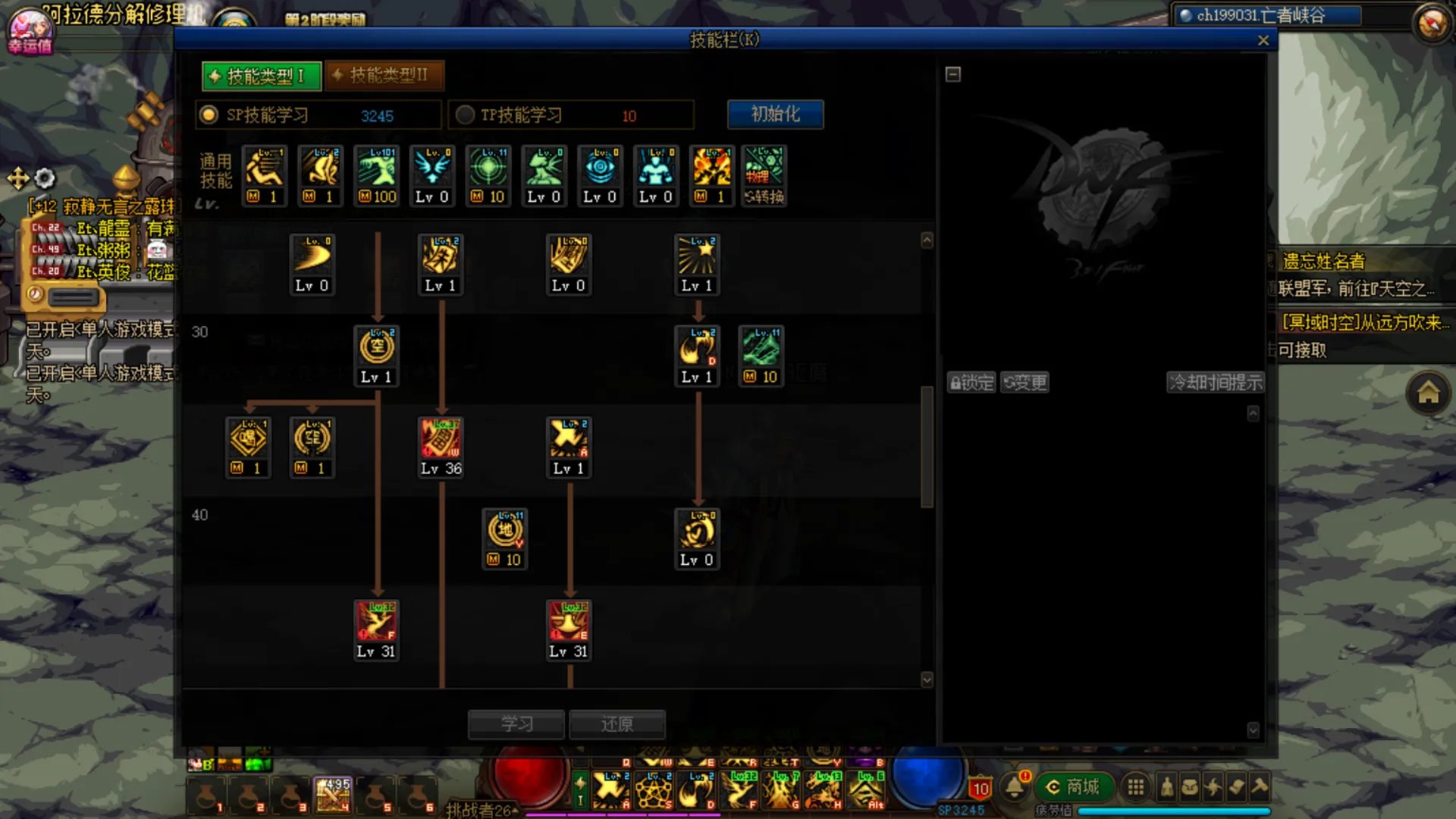Toggle the 冷却时间提示 cooldown hint button
Image resolution: width=1456 pixels, height=819 pixels.
[1215, 382]
